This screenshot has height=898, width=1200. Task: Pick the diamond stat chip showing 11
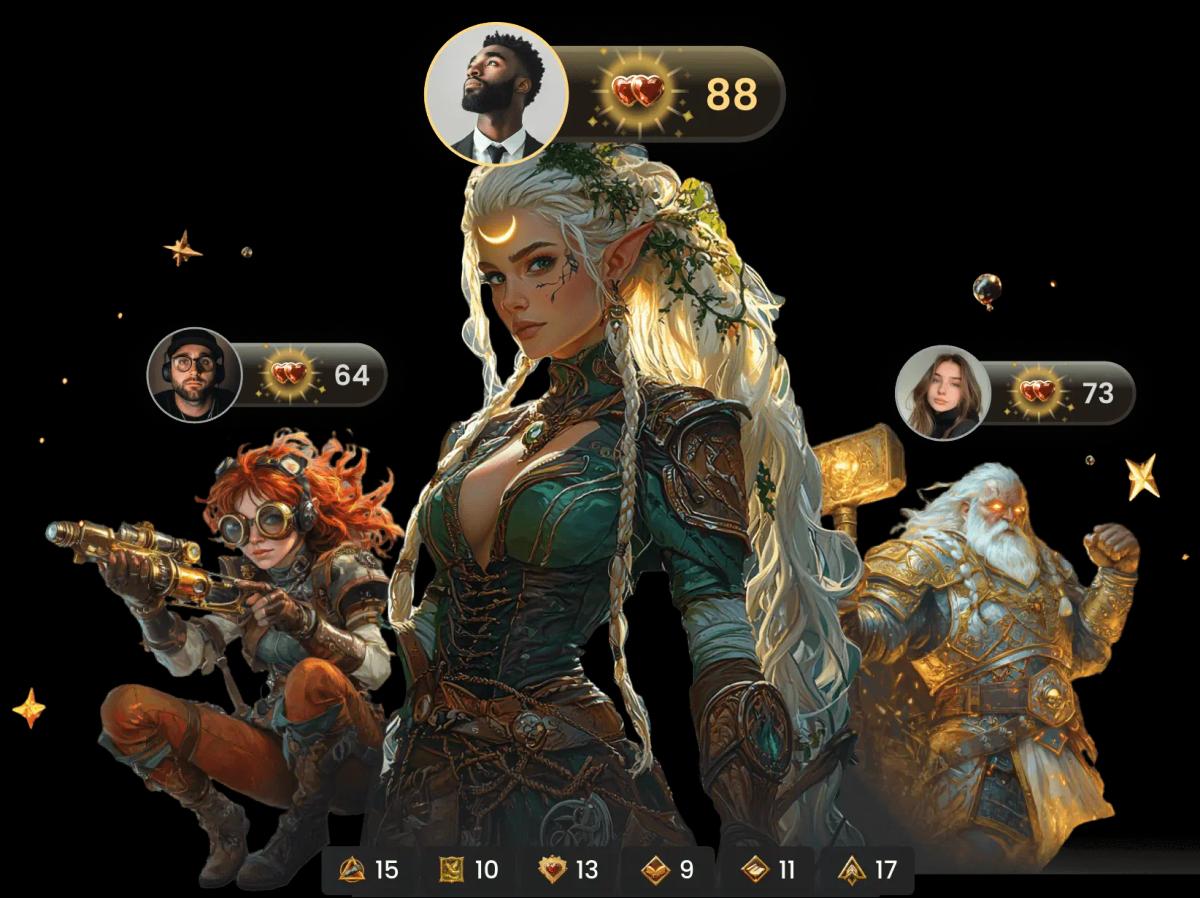coord(767,870)
